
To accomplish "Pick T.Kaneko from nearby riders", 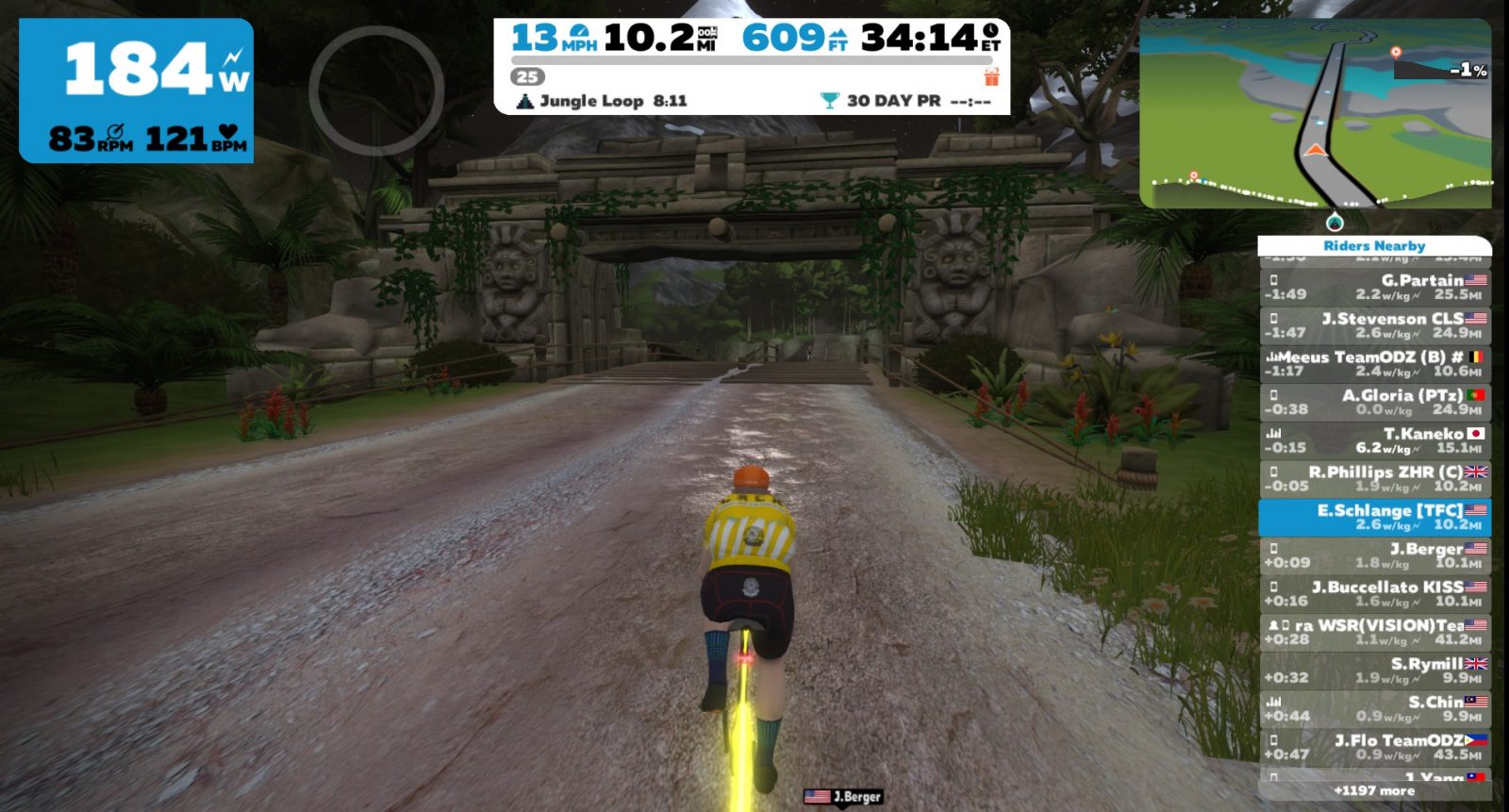I will coord(1374,440).
